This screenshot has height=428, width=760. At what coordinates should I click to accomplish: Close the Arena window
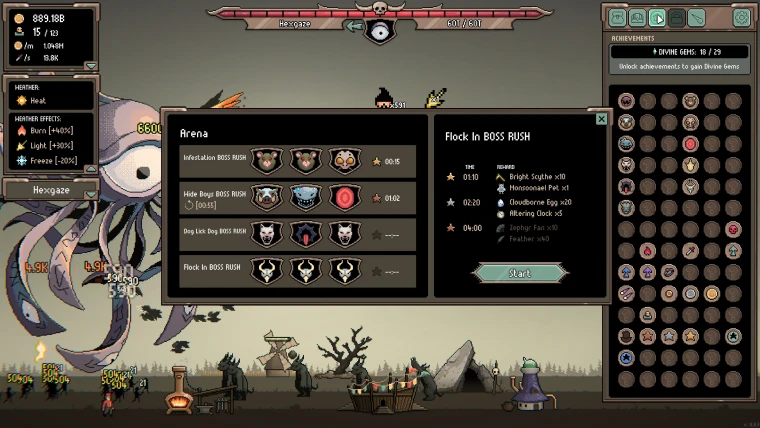point(601,119)
